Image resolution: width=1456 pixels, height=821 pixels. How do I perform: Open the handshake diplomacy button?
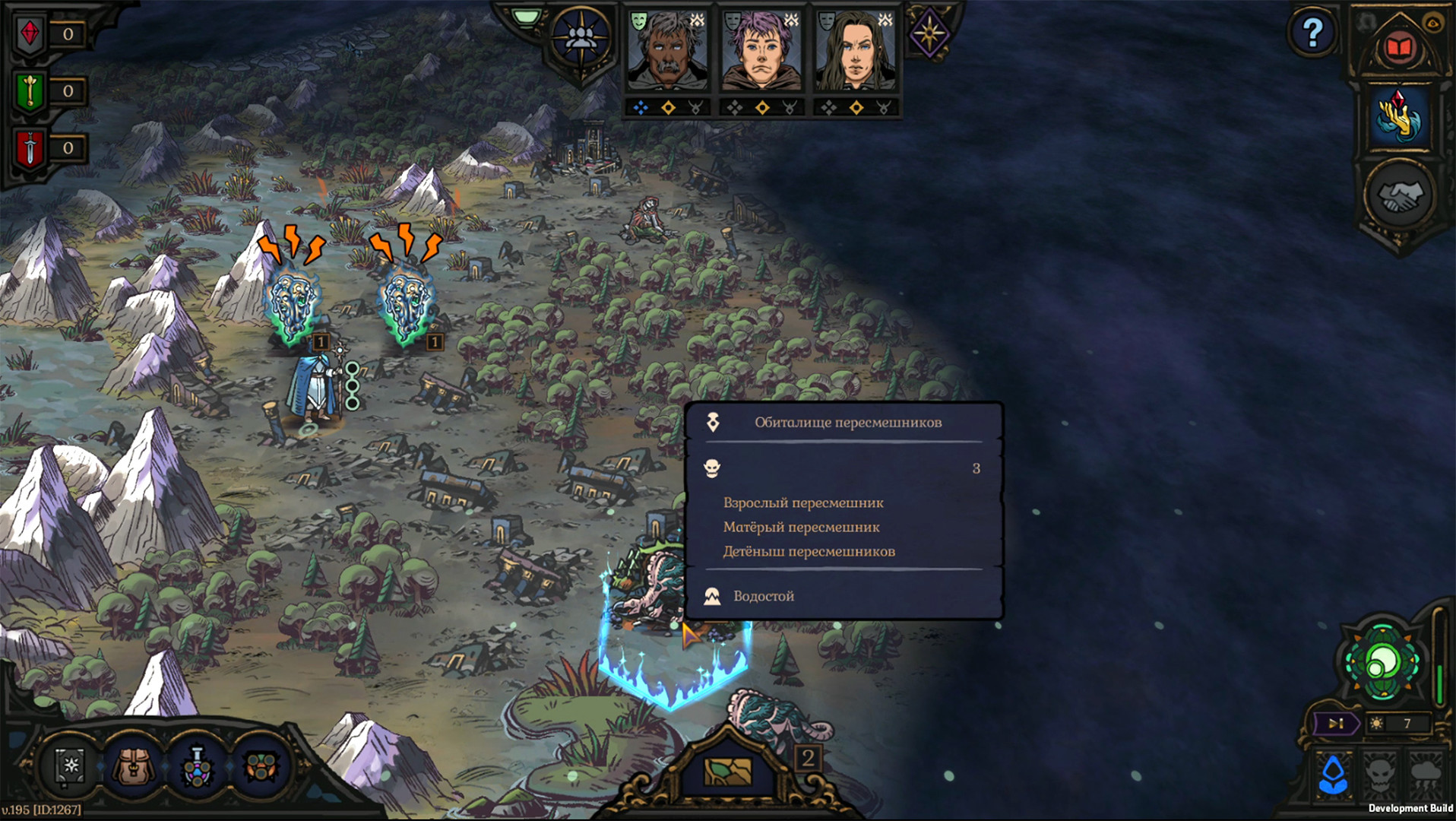1400,195
